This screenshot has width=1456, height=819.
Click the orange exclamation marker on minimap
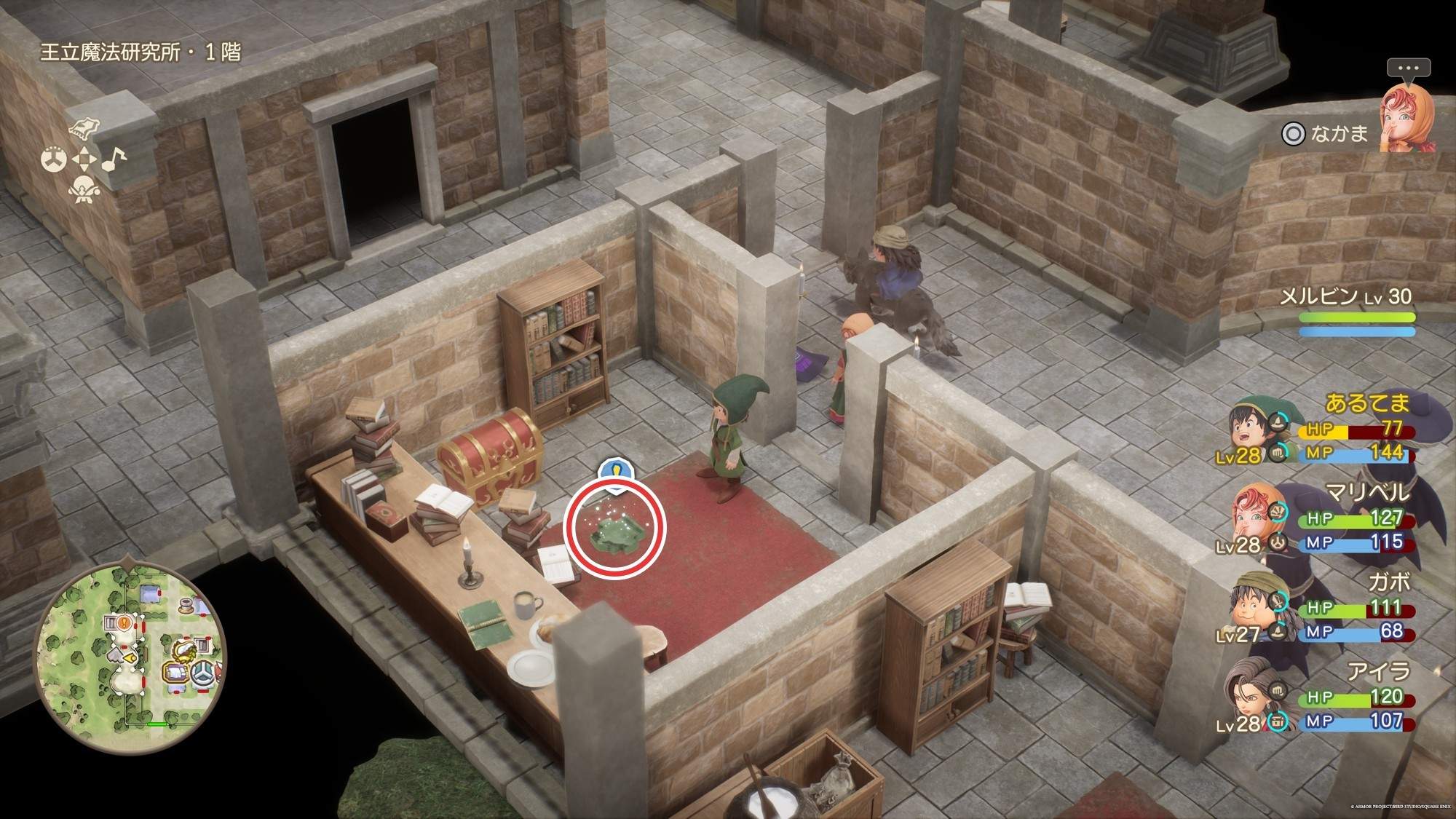(124, 622)
